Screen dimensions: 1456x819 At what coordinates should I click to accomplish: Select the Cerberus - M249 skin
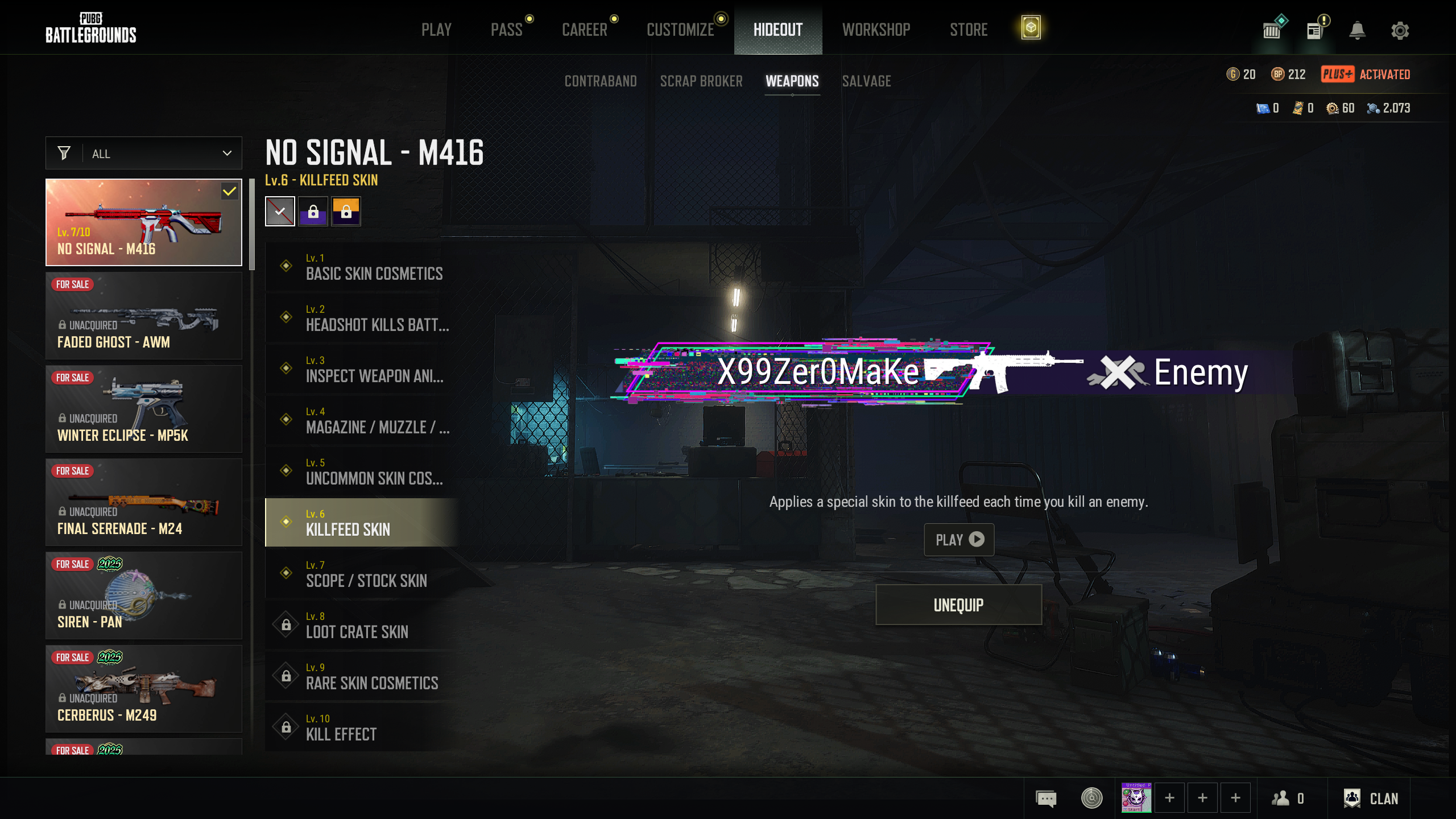pyautogui.click(x=144, y=689)
